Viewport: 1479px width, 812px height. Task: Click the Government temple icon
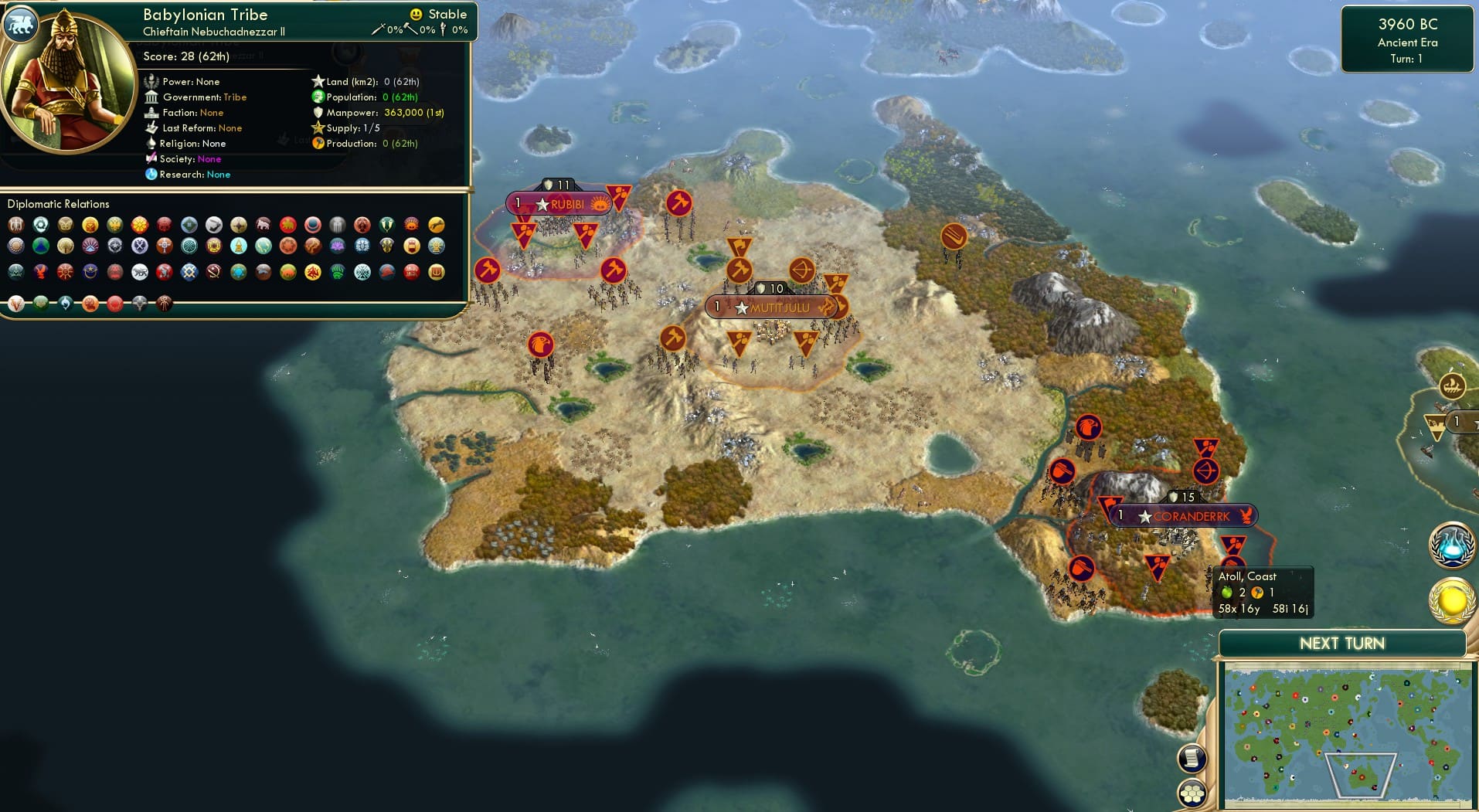pyautogui.click(x=152, y=97)
